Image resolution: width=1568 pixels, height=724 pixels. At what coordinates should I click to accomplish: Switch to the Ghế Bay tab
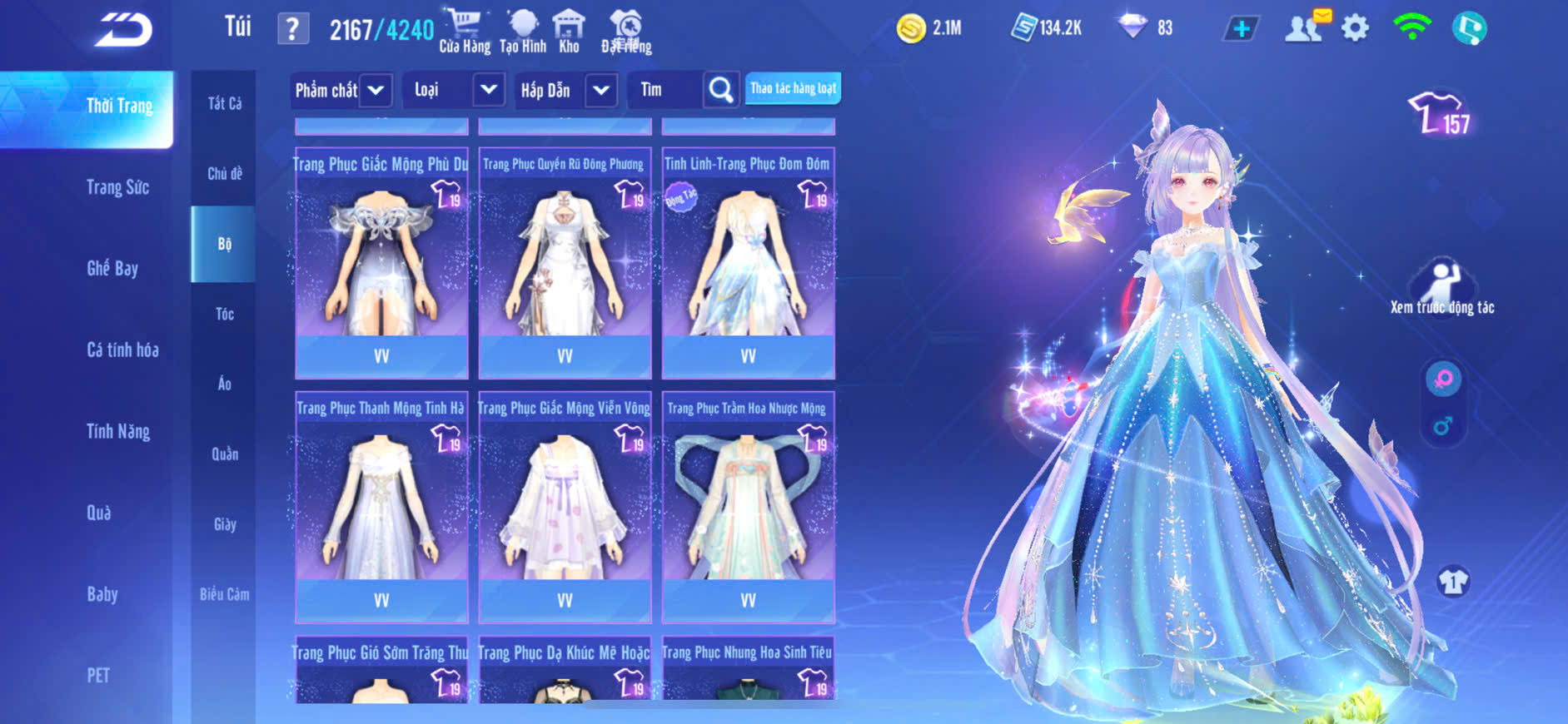point(112,268)
